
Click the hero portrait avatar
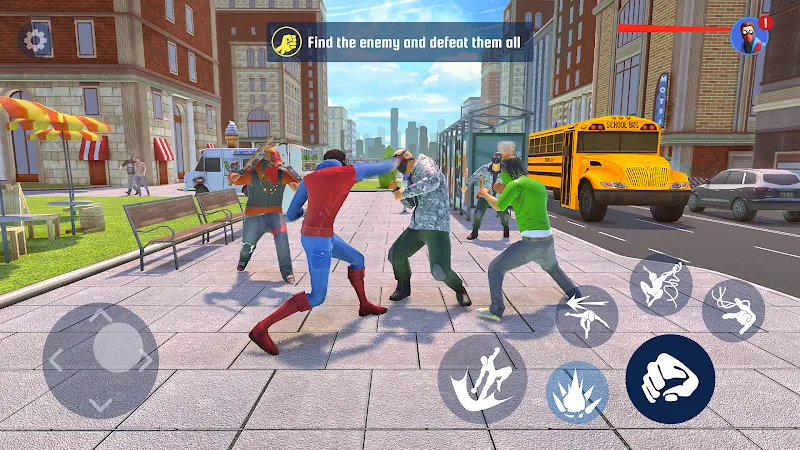click(x=749, y=37)
